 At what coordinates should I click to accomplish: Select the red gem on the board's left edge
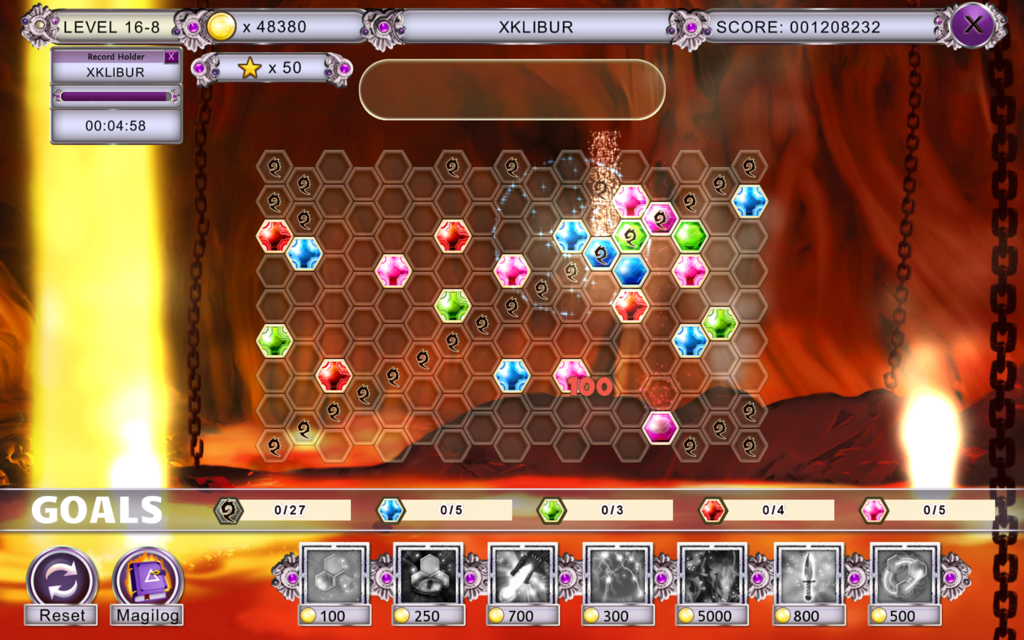(274, 236)
